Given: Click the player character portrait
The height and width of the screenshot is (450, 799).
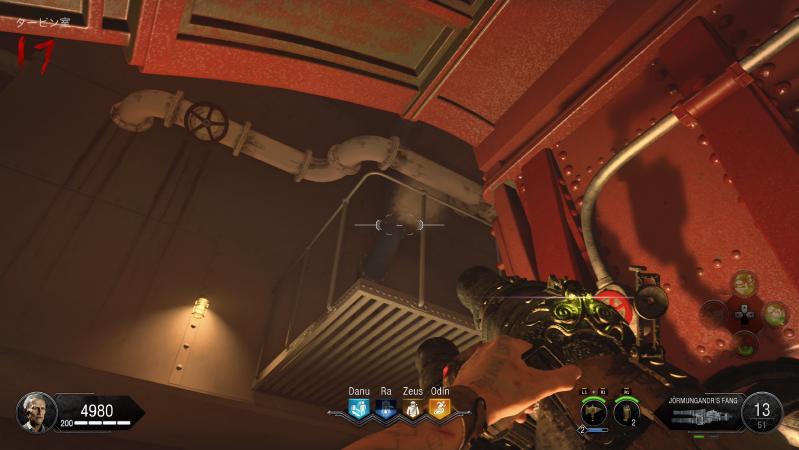Looking at the screenshot, I should (x=33, y=411).
